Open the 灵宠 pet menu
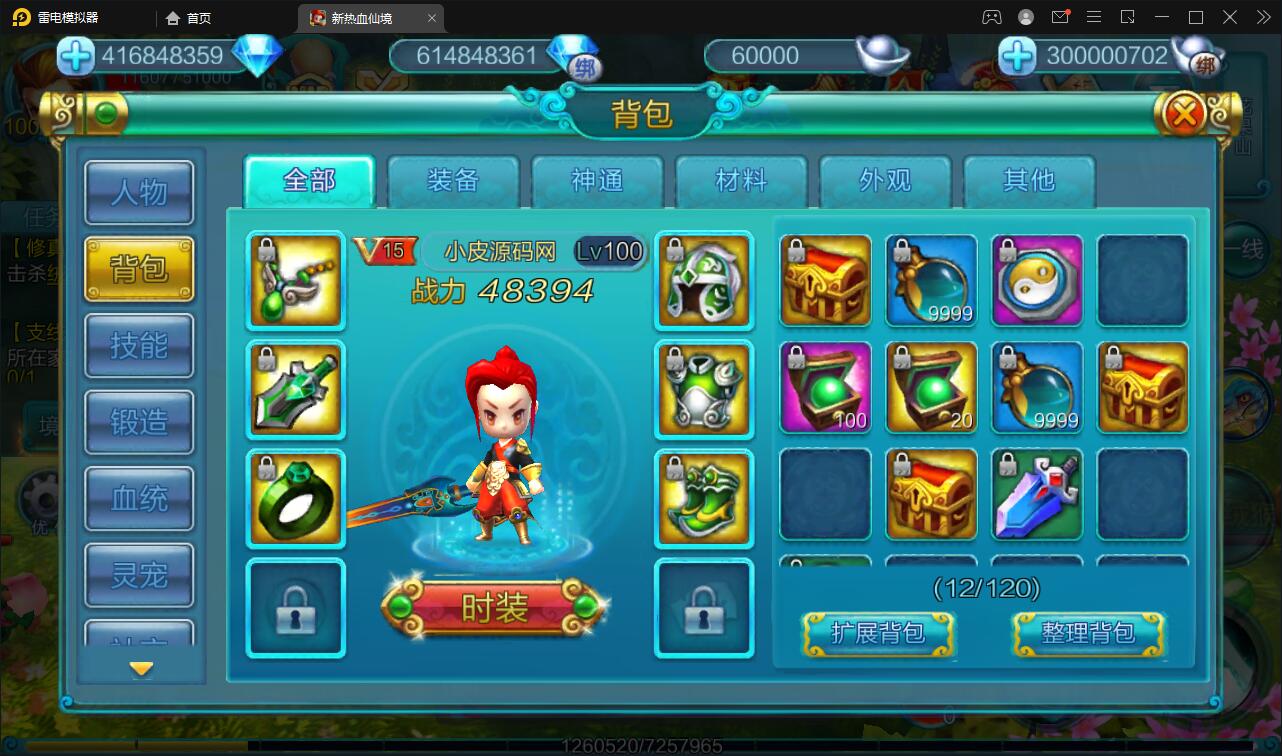 pyautogui.click(x=139, y=575)
